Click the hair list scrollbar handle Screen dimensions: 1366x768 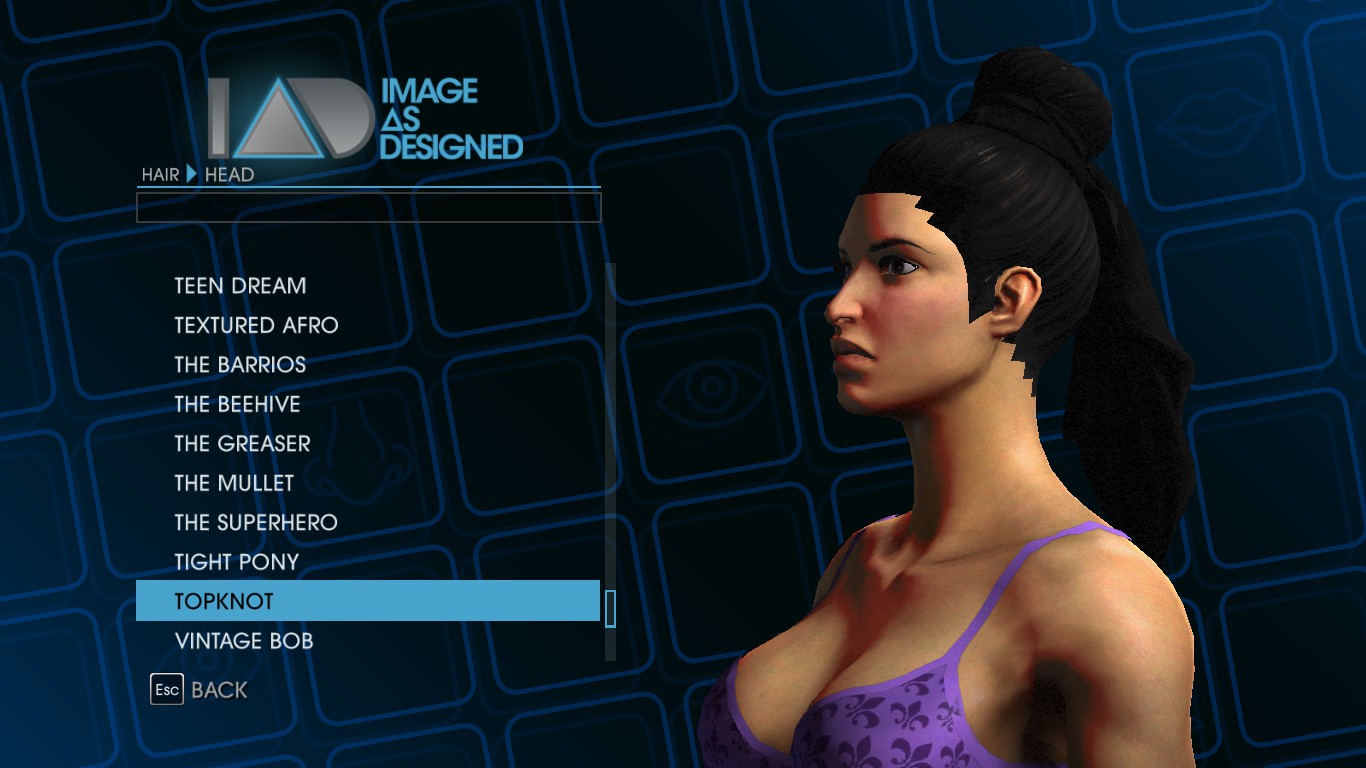[610, 608]
